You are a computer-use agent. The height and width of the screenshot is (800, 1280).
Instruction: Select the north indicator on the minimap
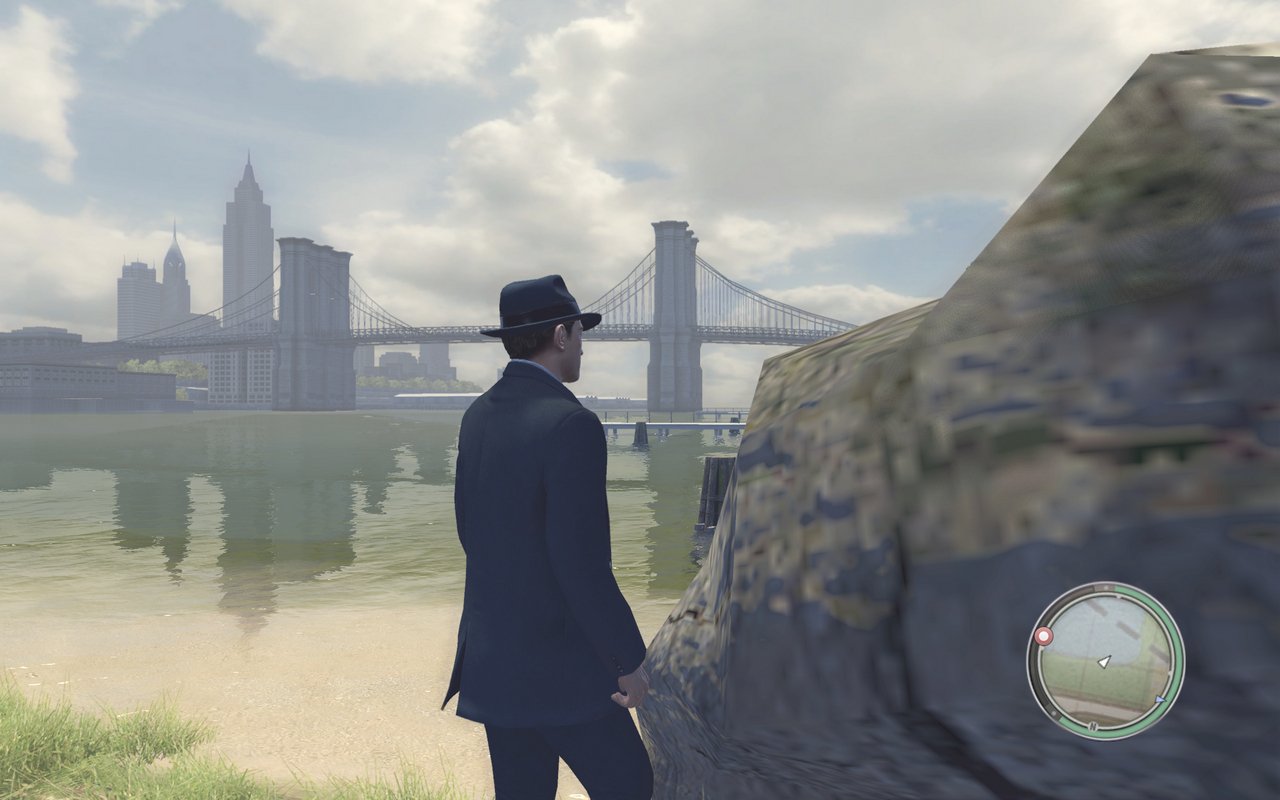[x=1094, y=726]
